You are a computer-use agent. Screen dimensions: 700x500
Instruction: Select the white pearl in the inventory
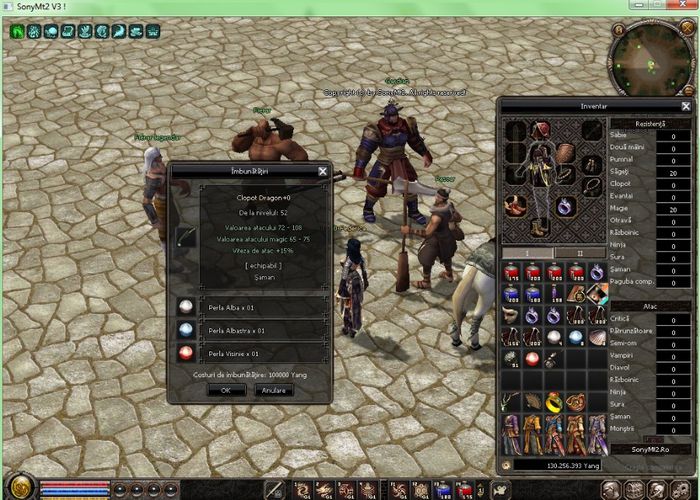pos(554,337)
